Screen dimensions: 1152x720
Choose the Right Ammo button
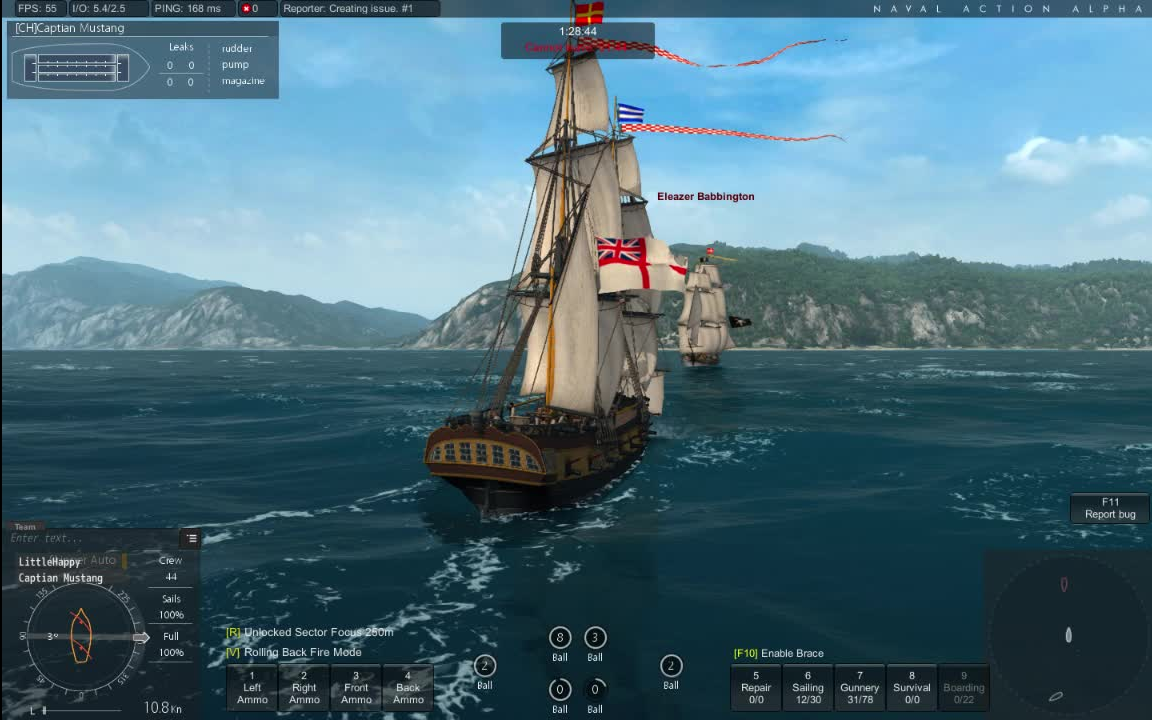click(304, 688)
